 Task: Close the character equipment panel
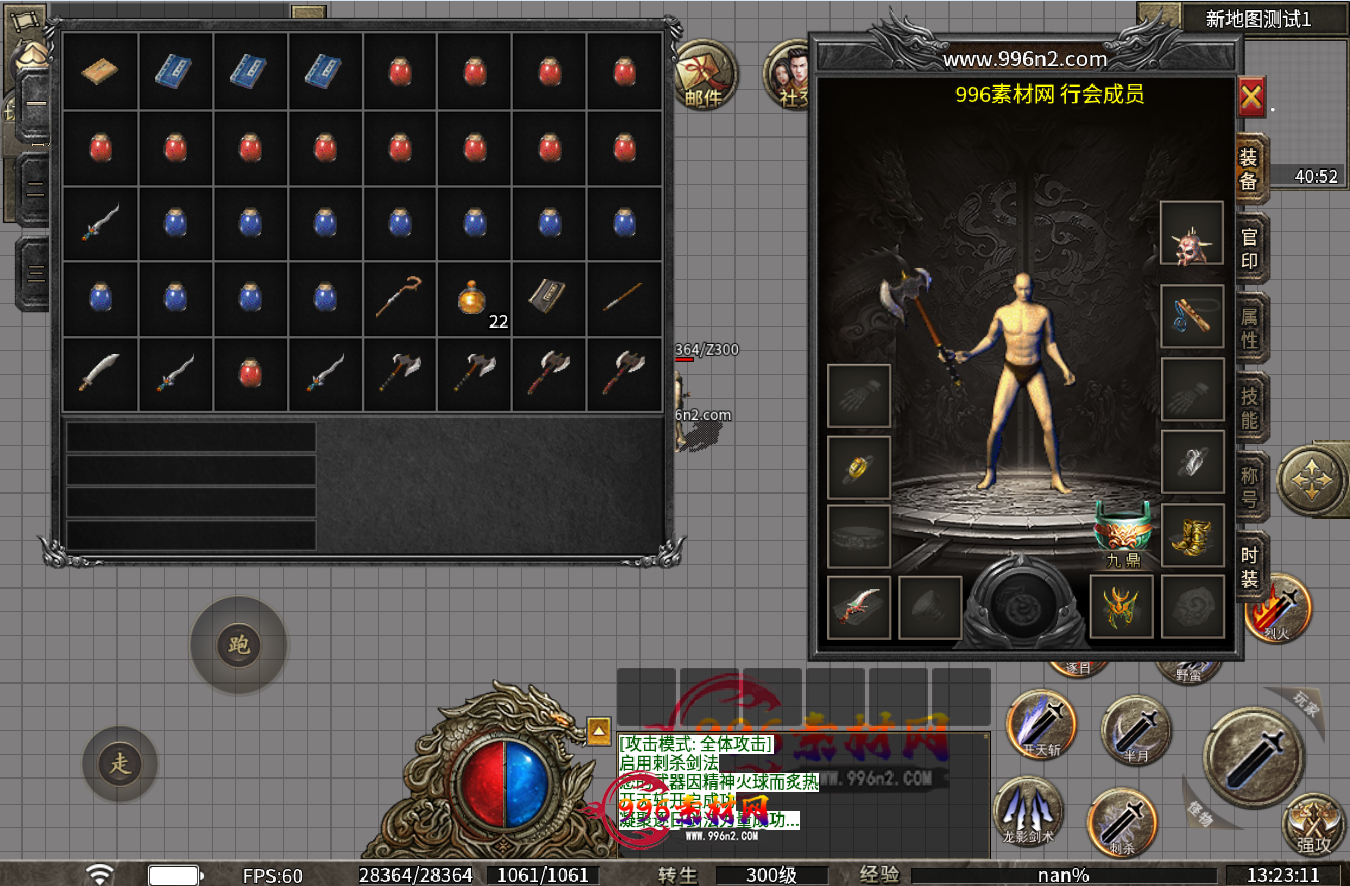(1251, 98)
